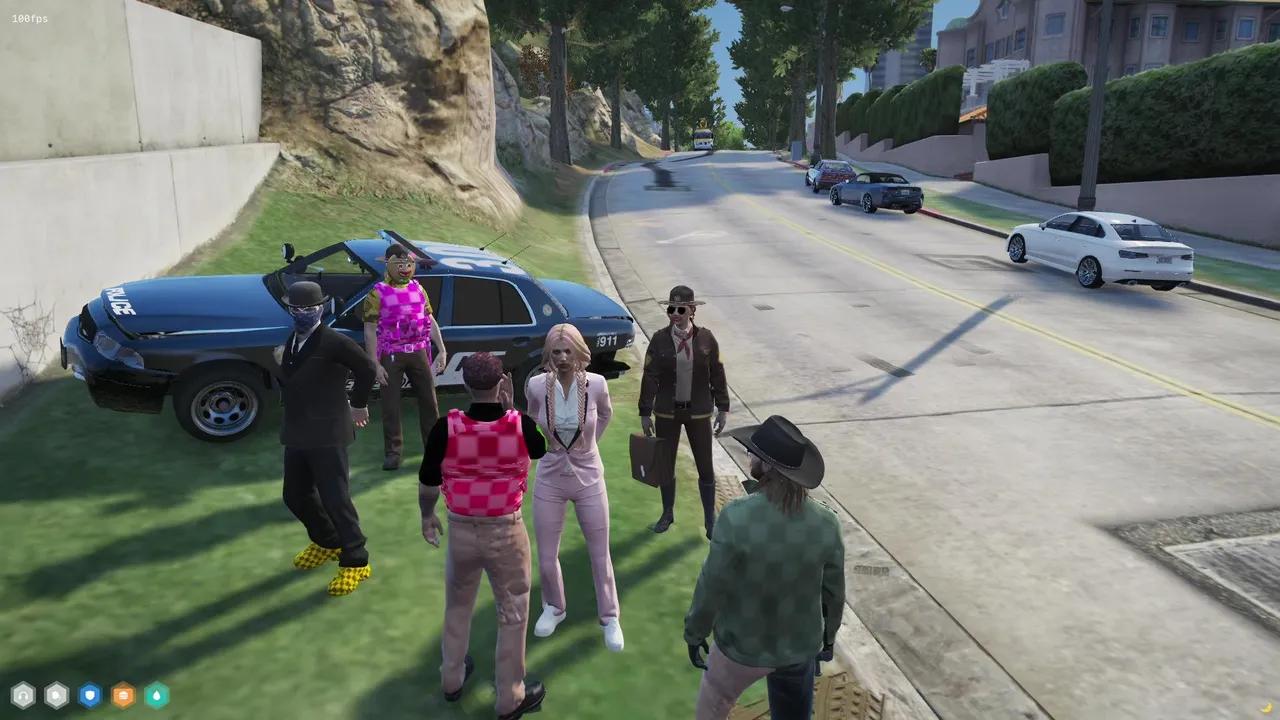The height and width of the screenshot is (720, 1280).
Task: Click the orange hunger status icon
Action: pyautogui.click(x=123, y=695)
